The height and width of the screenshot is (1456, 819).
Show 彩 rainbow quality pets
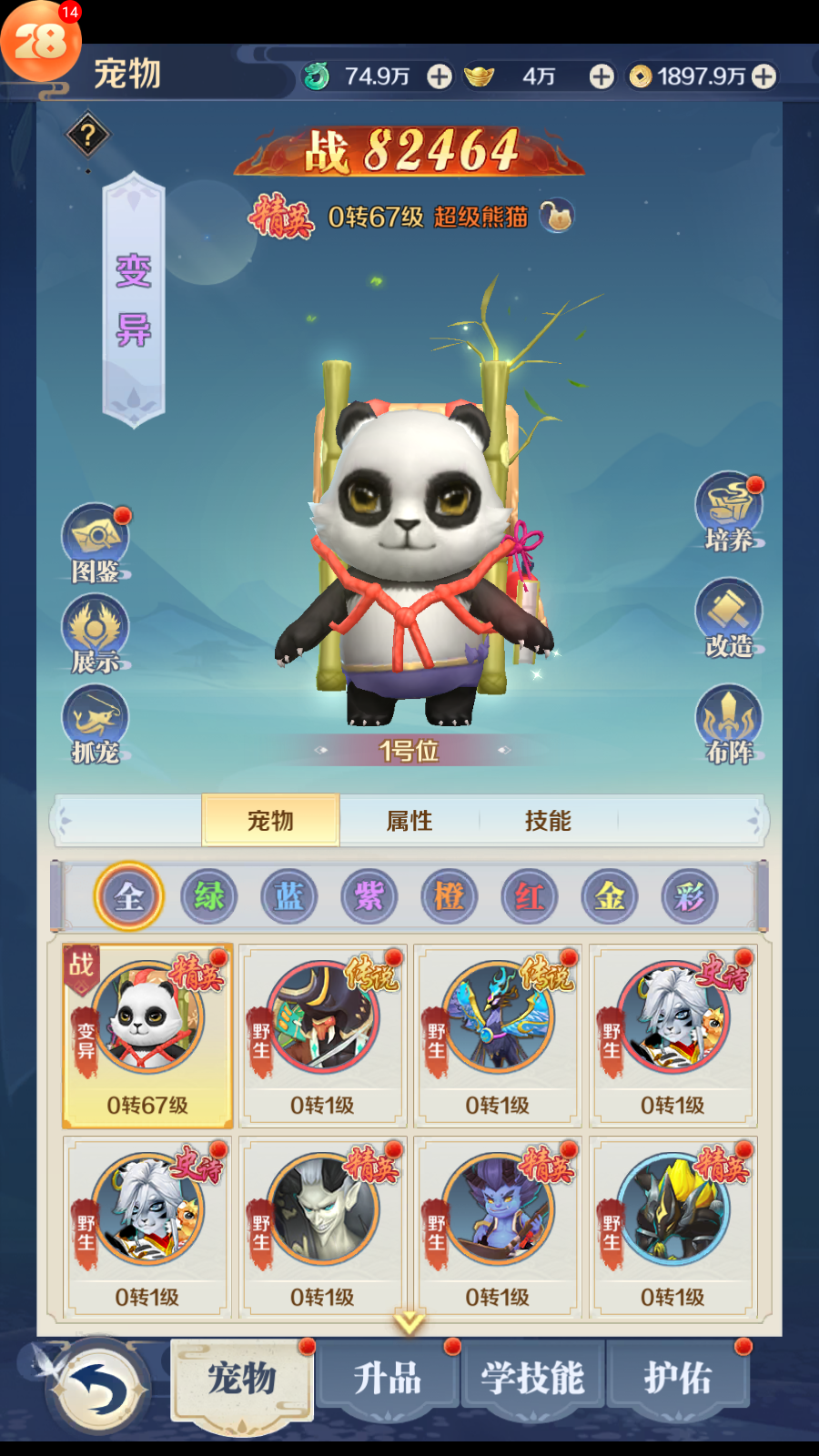click(x=689, y=896)
